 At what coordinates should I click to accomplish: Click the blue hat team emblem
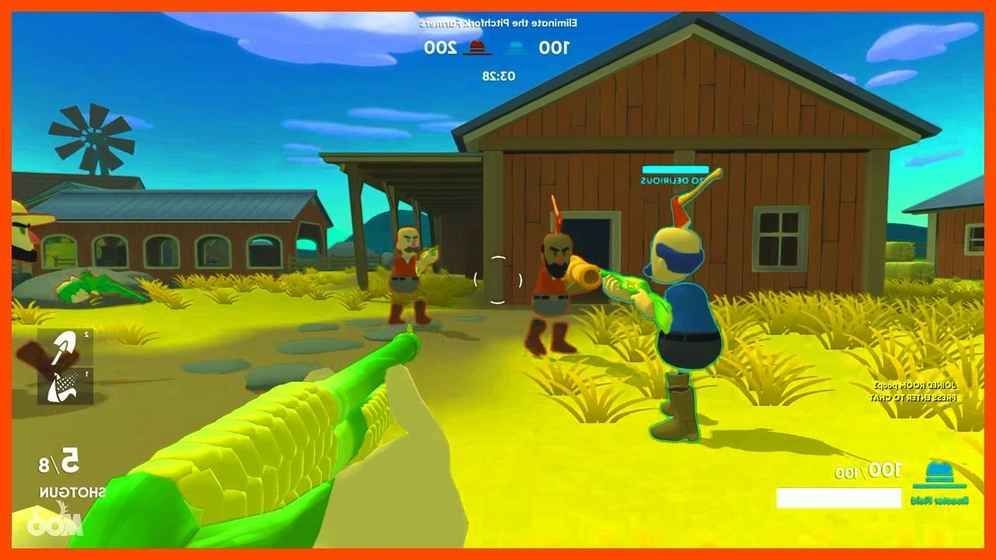click(938, 470)
